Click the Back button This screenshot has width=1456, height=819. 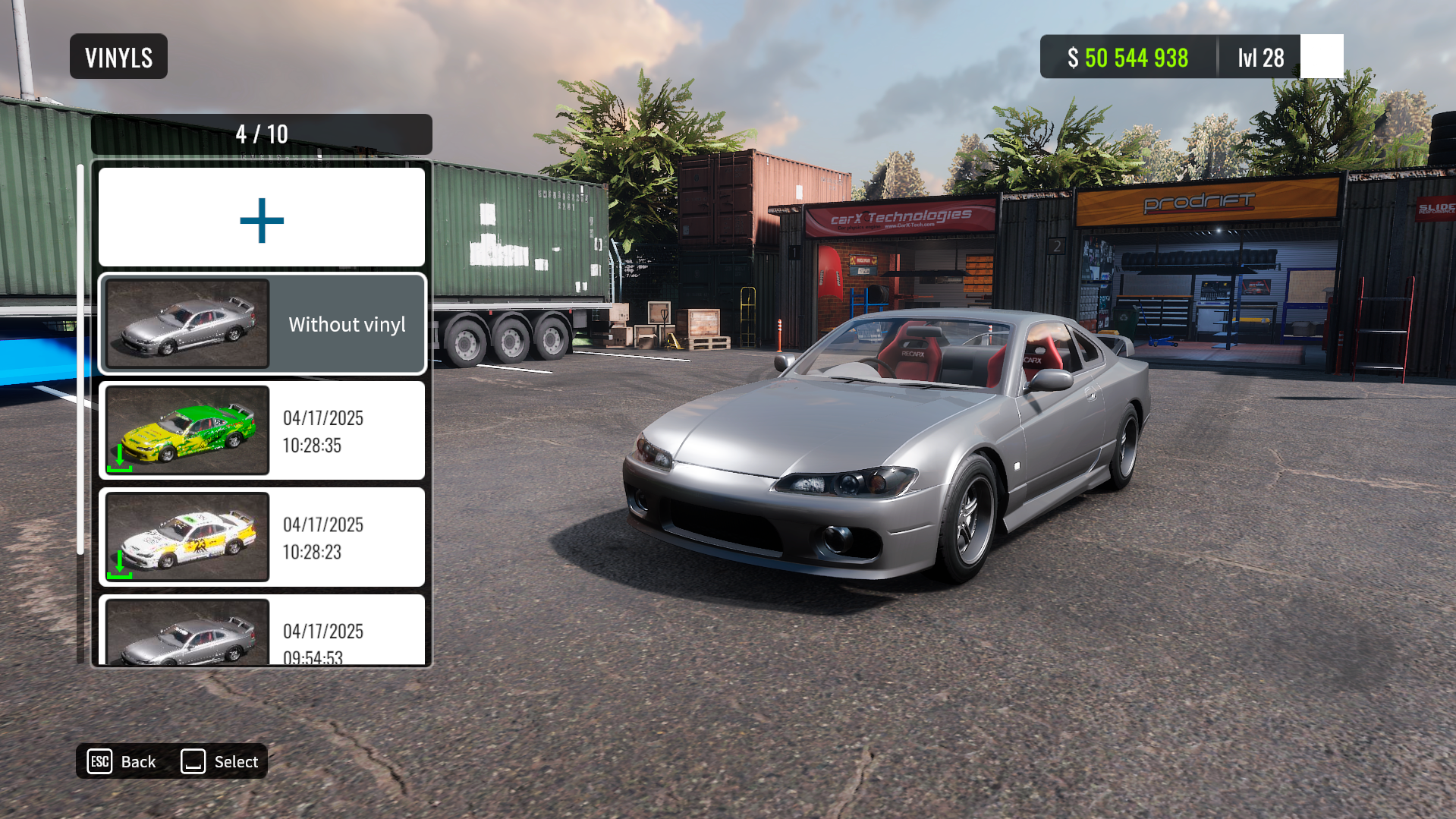(122, 761)
